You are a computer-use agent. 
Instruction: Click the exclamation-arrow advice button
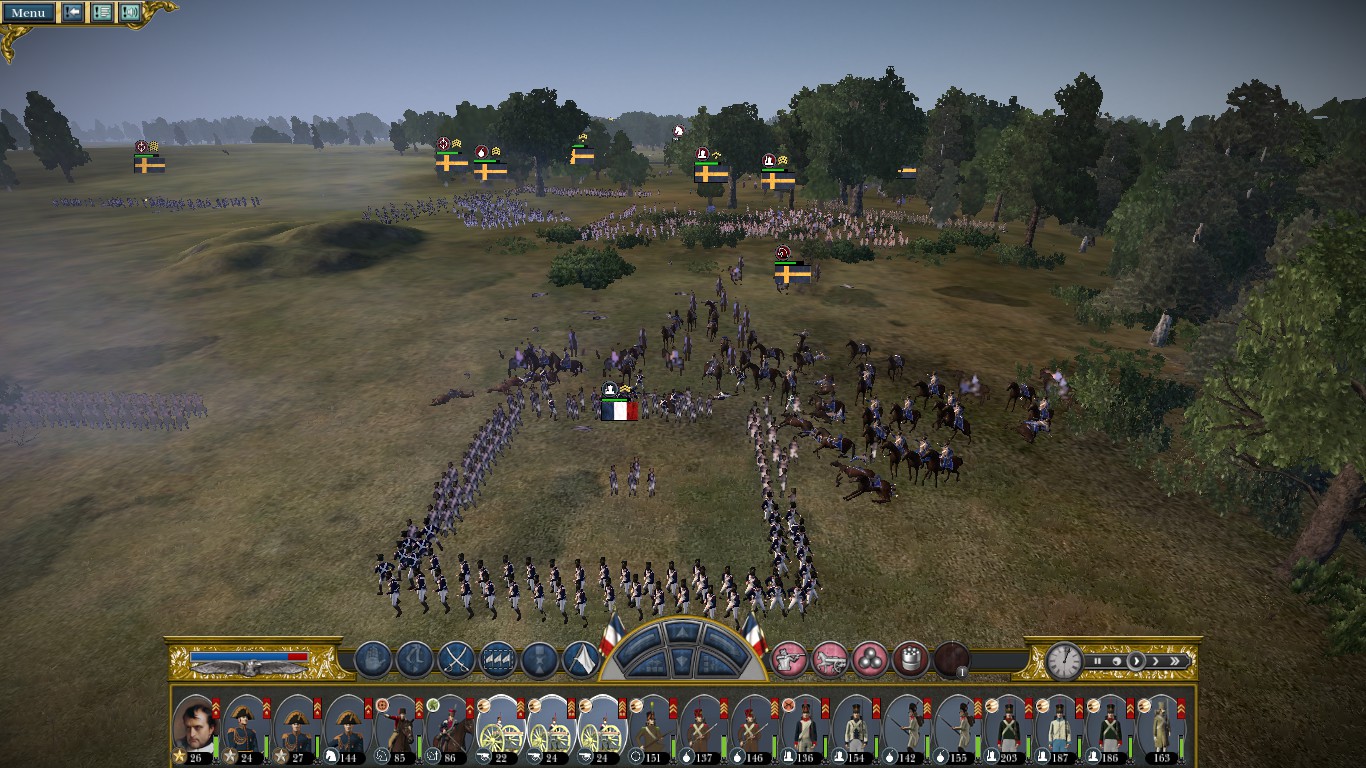point(73,13)
